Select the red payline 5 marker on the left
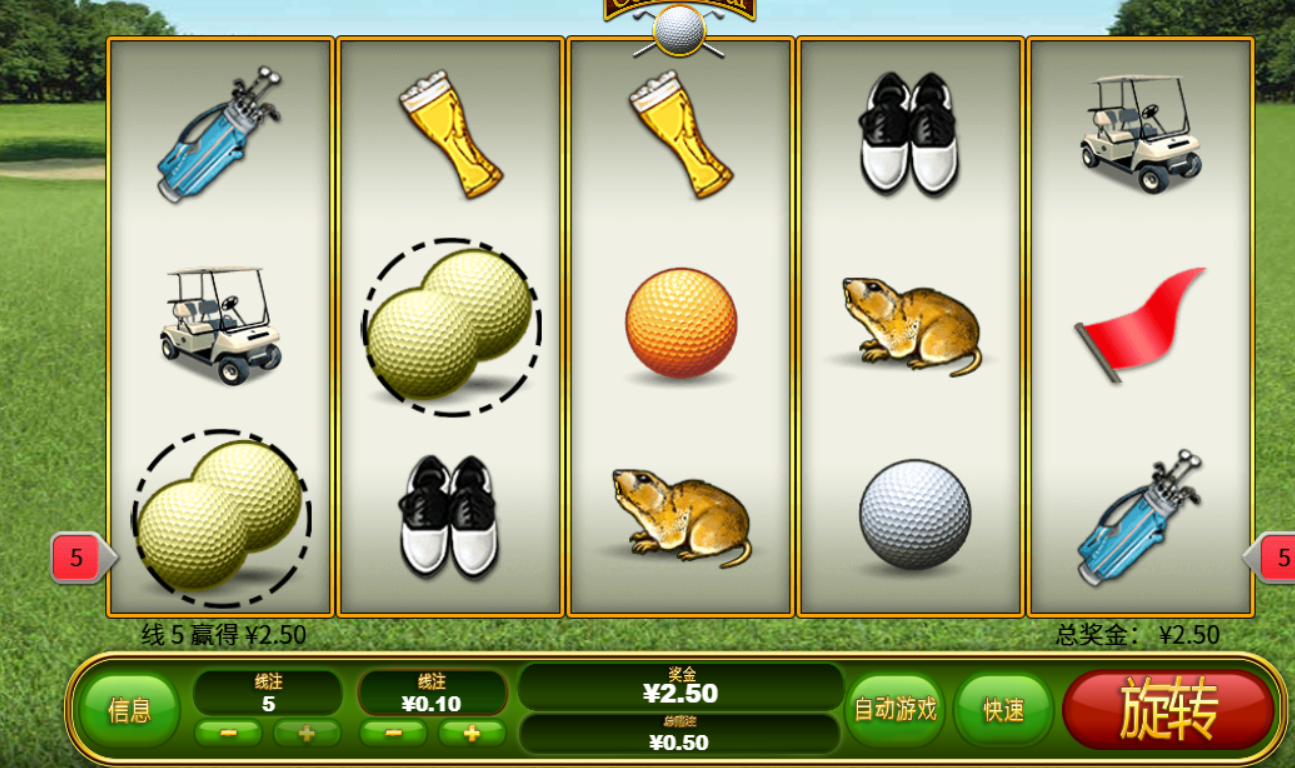 click(78, 558)
